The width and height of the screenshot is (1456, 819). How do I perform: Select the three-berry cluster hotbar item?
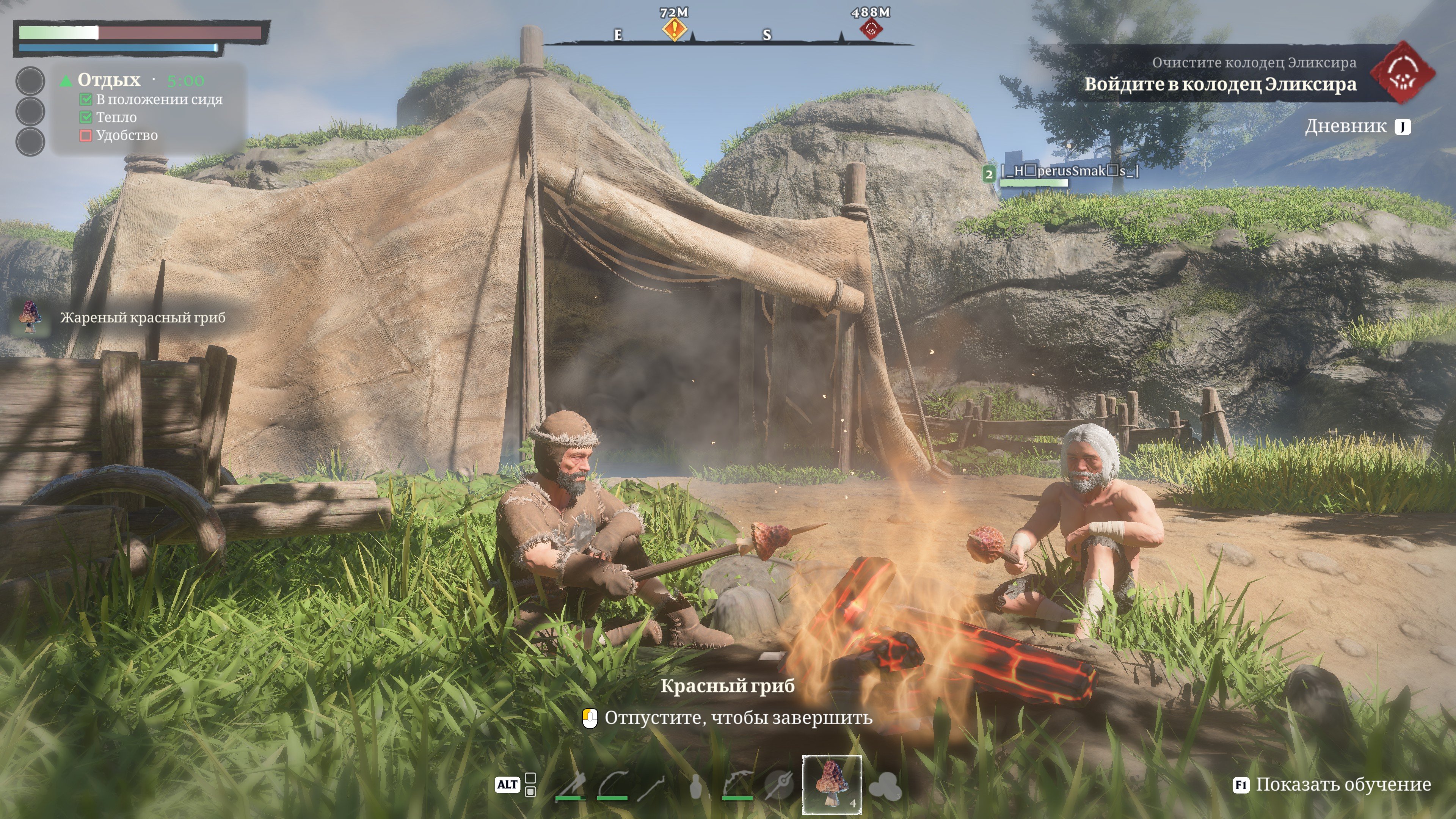[x=884, y=785]
